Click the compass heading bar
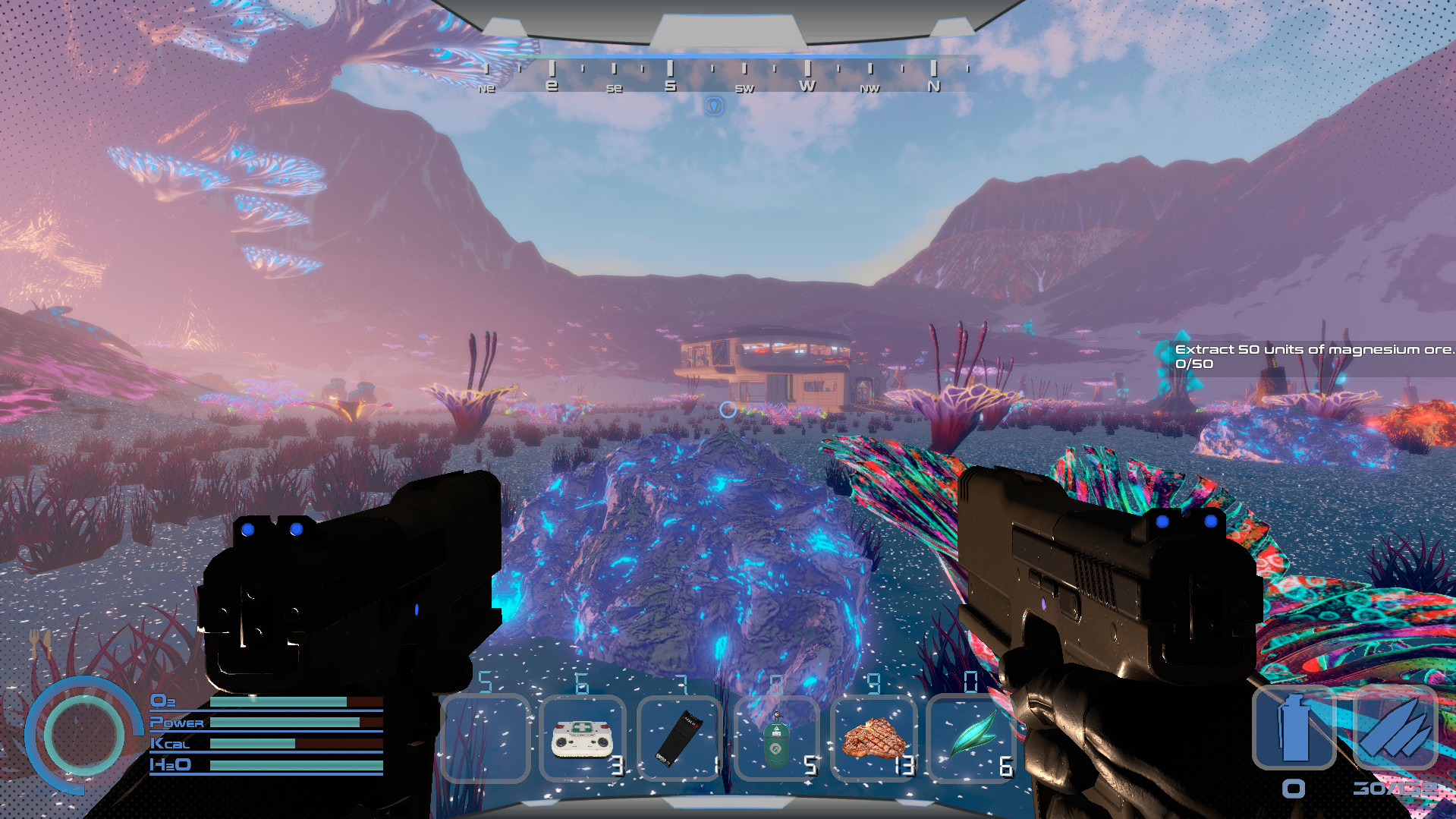This screenshot has width=1456, height=819. coord(728,76)
